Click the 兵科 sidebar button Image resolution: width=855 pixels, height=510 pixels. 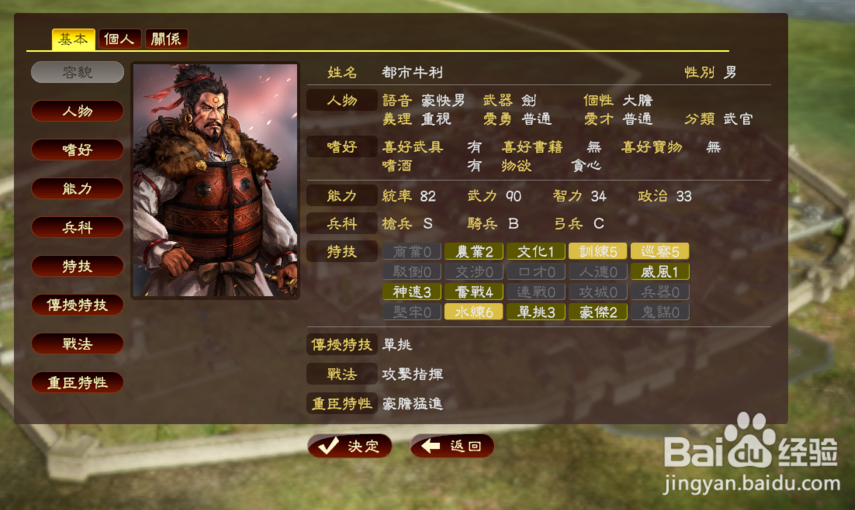pyautogui.click(x=77, y=227)
